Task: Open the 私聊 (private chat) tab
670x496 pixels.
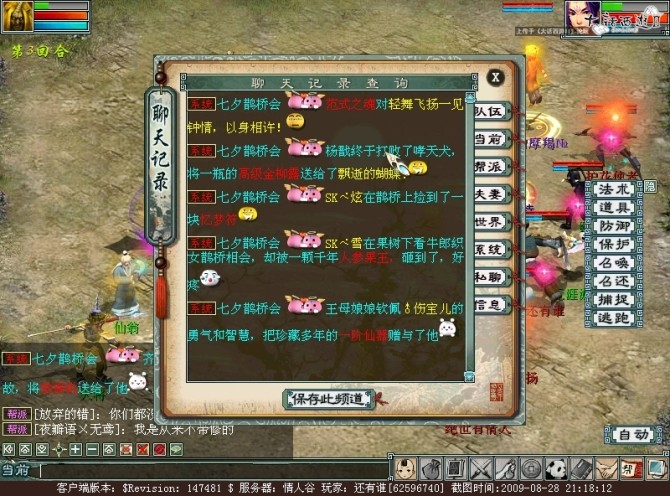Action: (489, 277)
